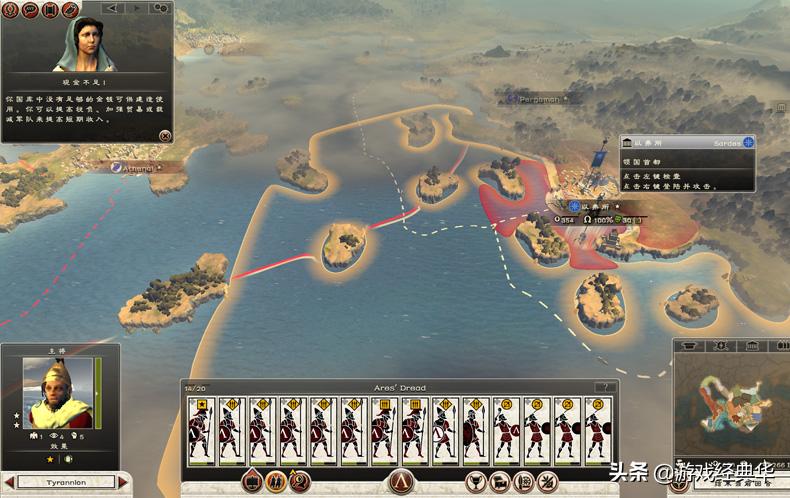Select the general's unit card with star badge
The image size is (790, 498).
click(x=202, y=430)
